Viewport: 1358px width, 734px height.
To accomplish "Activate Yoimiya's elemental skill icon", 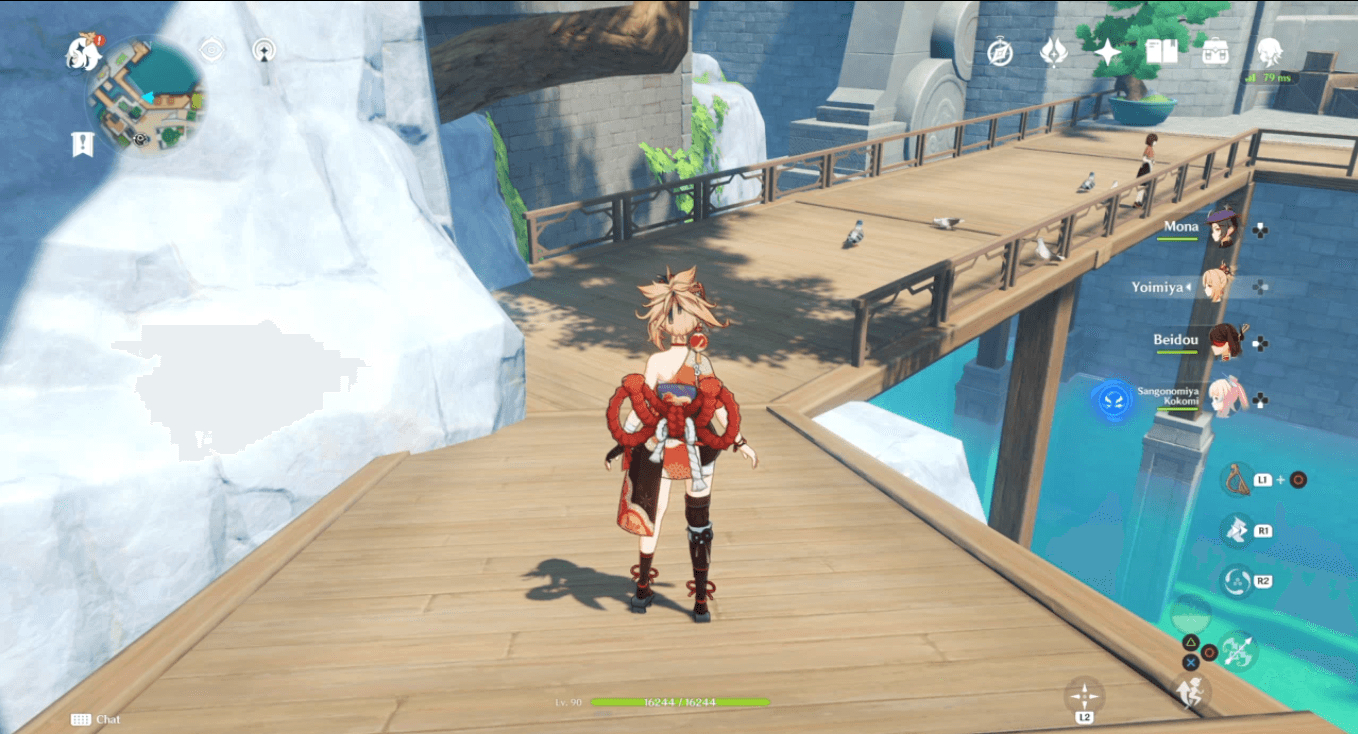I will 1235,530.
